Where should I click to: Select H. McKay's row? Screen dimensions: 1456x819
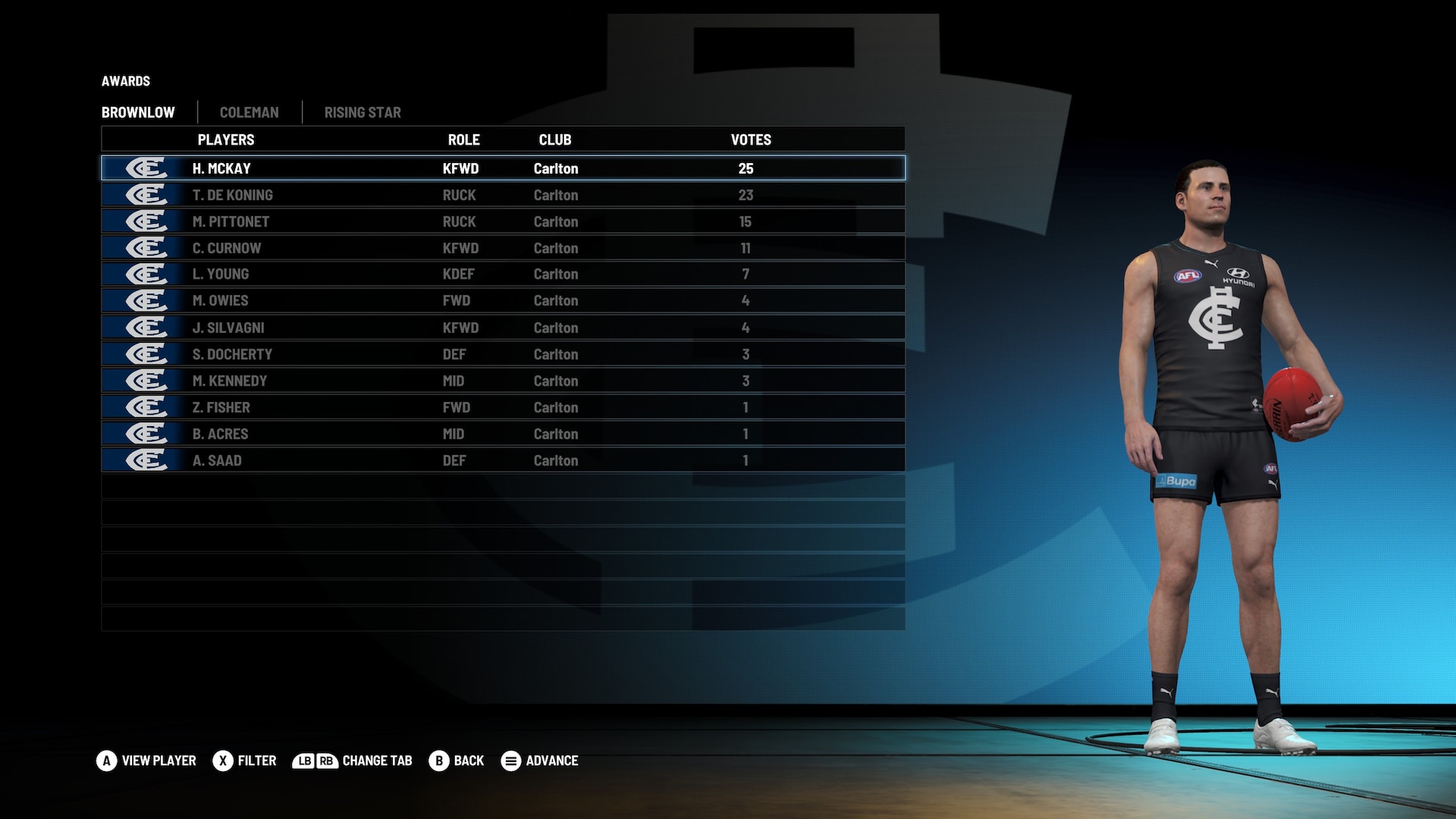click(x=502, y=168)
